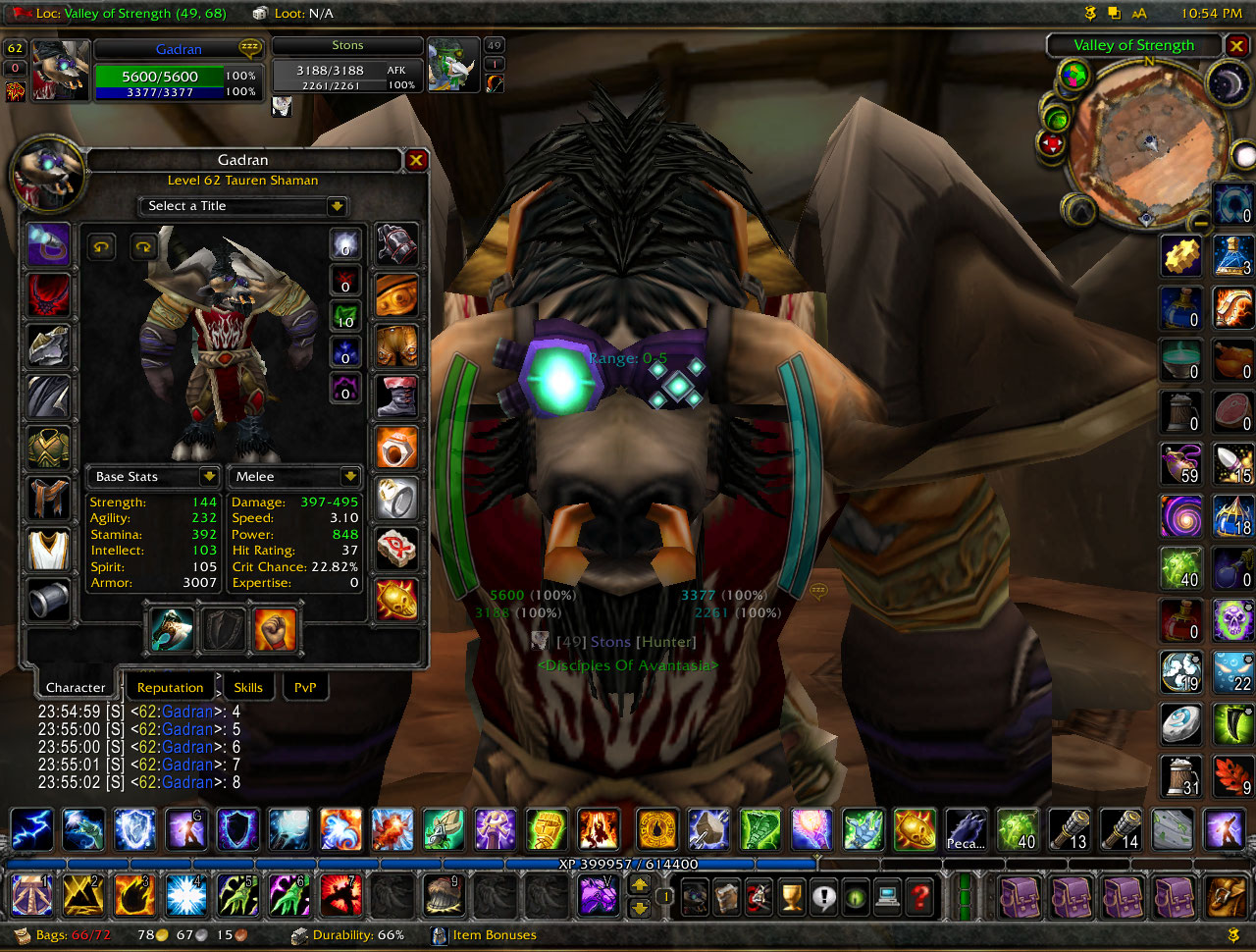This screenshot has height=952, width=1256.
Task: Rotate the character model left
Action: pos(102,247)
